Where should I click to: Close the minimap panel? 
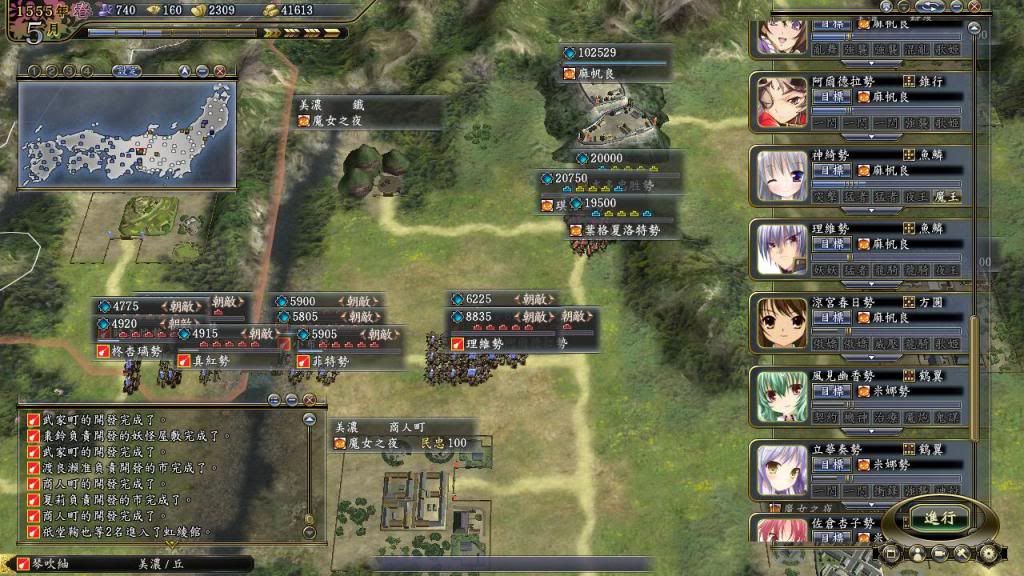(x=219, y=71)
